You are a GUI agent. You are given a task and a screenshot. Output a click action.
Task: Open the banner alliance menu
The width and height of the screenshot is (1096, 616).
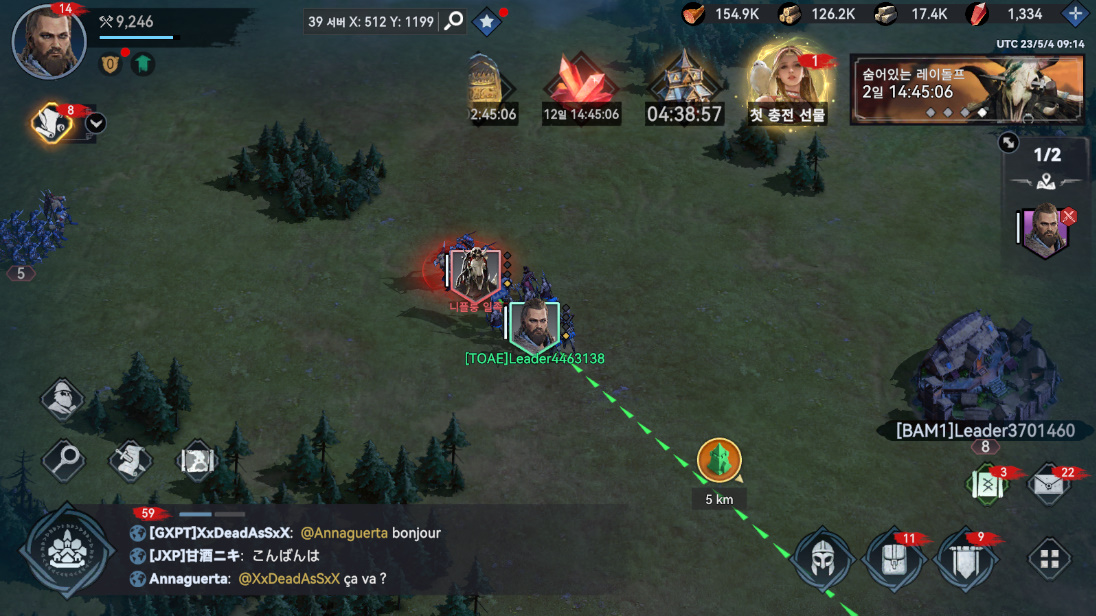click(x=966, y=559)
